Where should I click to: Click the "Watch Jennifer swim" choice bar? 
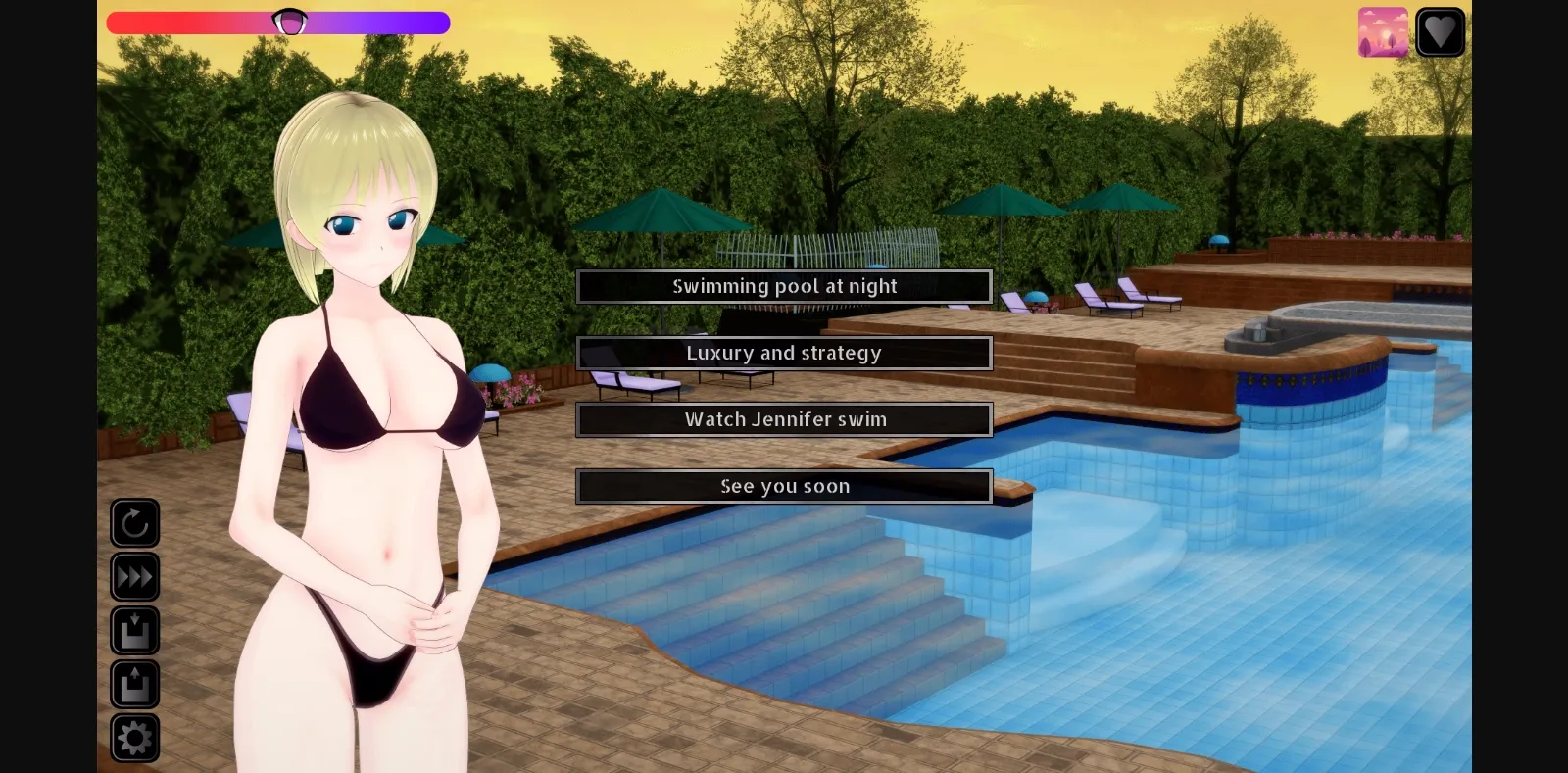pos(783,419)
